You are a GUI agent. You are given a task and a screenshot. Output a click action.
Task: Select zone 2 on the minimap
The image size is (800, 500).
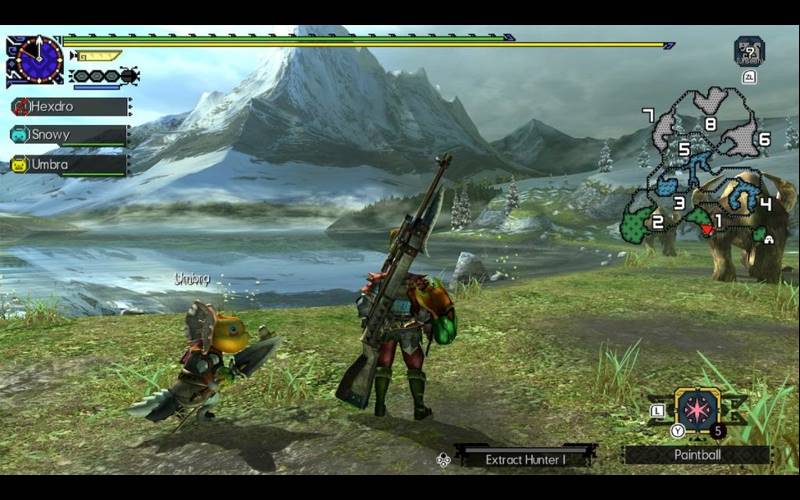coord(657,222)
